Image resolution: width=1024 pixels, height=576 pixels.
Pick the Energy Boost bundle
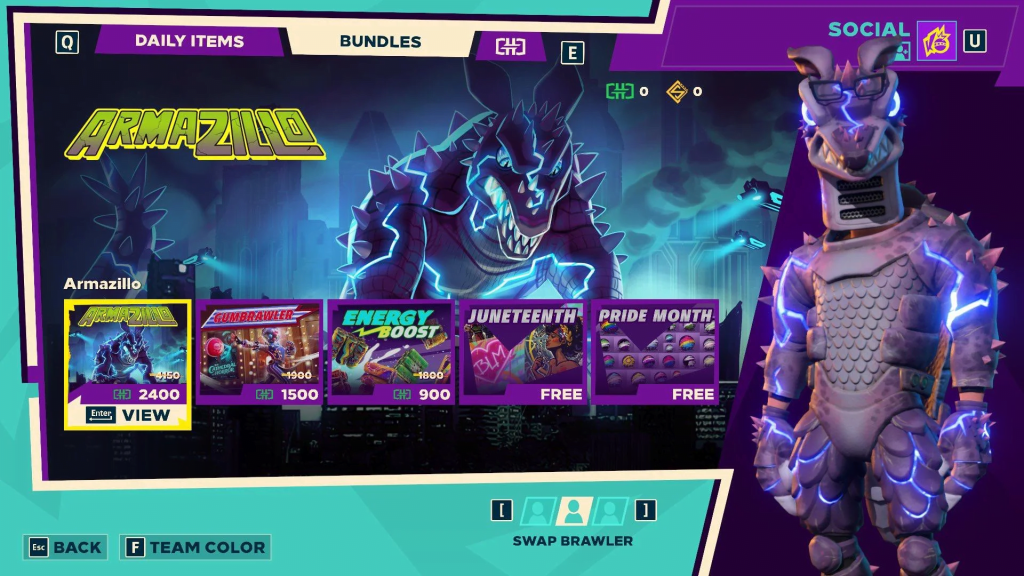point(392,351)
